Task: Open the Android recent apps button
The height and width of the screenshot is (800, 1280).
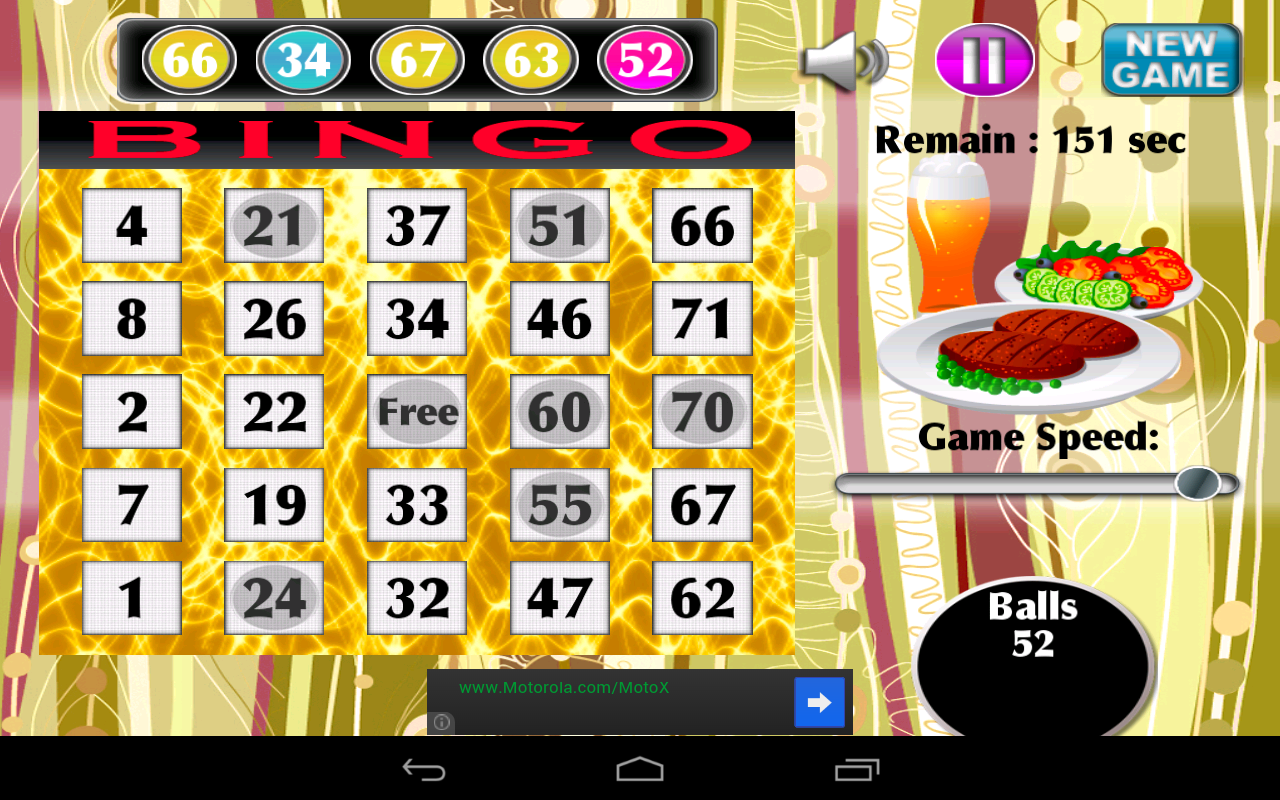Action: (x=855, y=770)
